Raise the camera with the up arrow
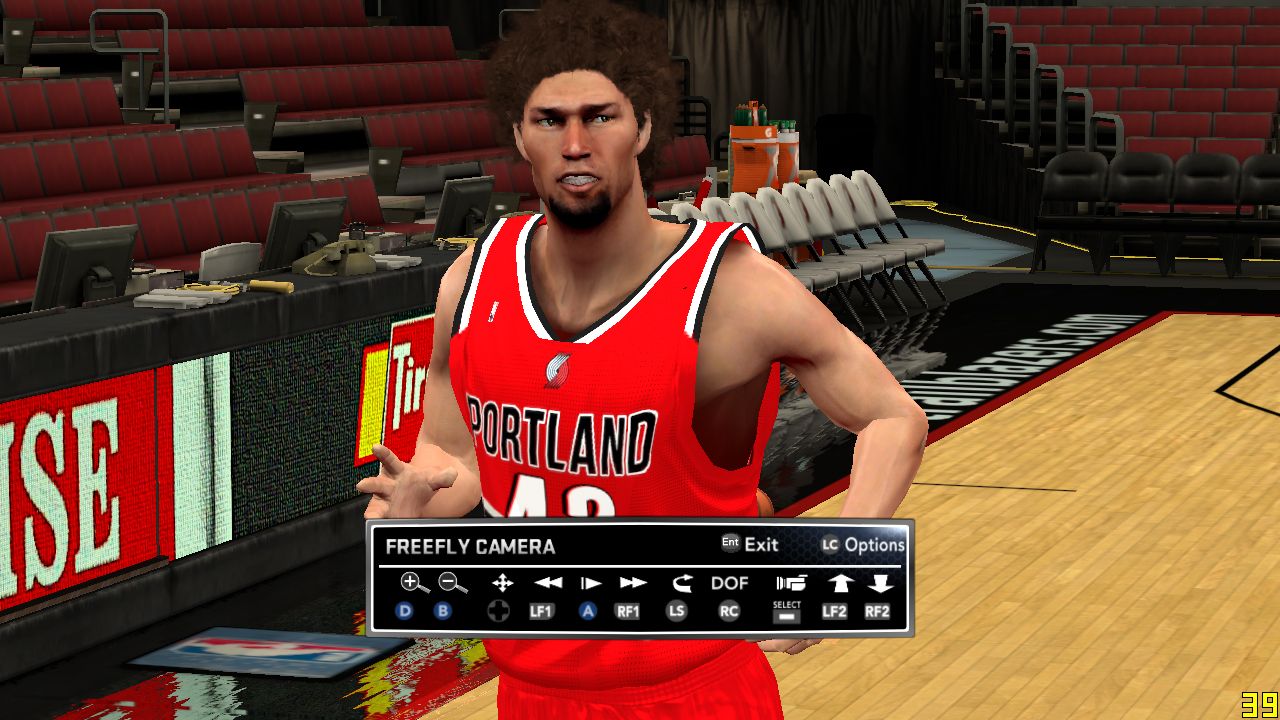 coord(836,583)
